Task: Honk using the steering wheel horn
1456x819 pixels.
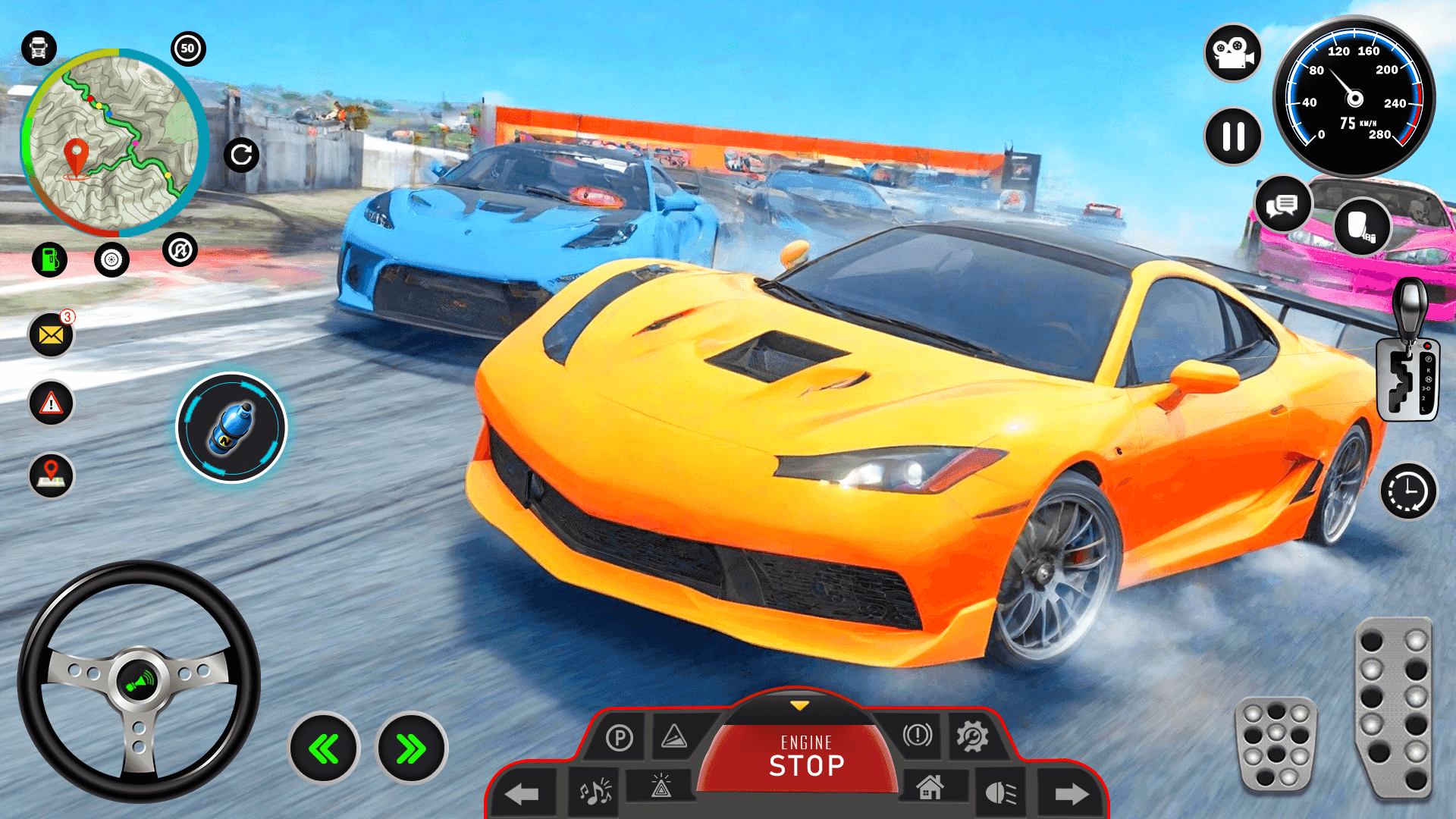Action: click(140, 679)
